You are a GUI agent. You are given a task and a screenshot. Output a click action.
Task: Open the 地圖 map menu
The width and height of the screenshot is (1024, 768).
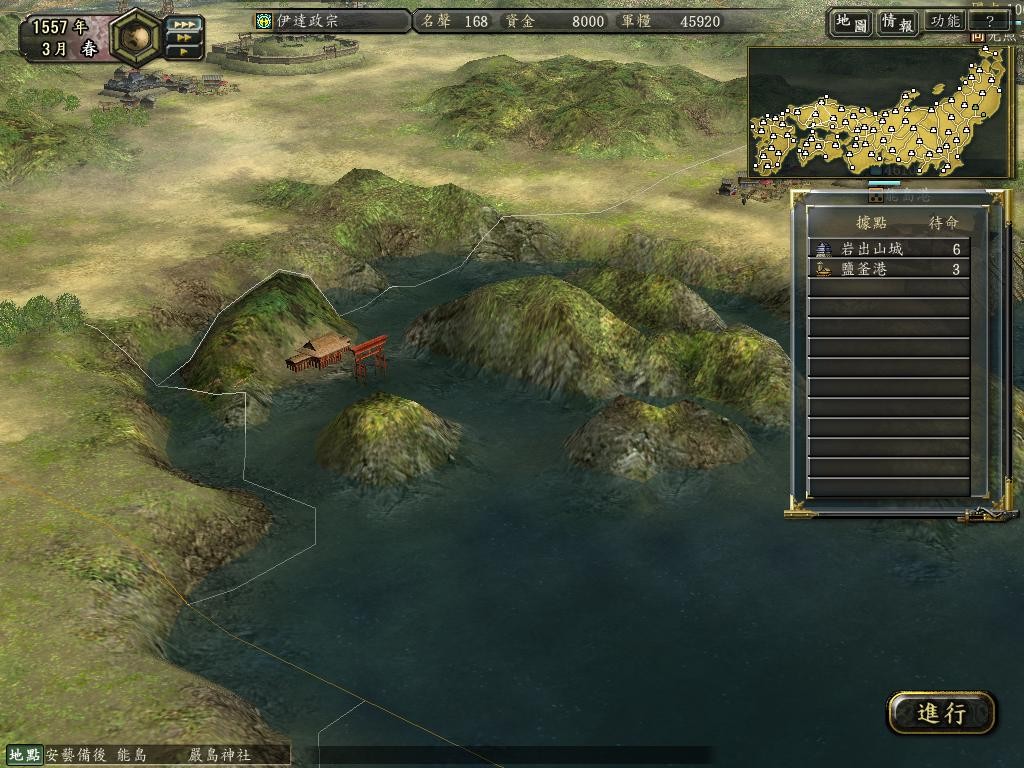(850, 21)
